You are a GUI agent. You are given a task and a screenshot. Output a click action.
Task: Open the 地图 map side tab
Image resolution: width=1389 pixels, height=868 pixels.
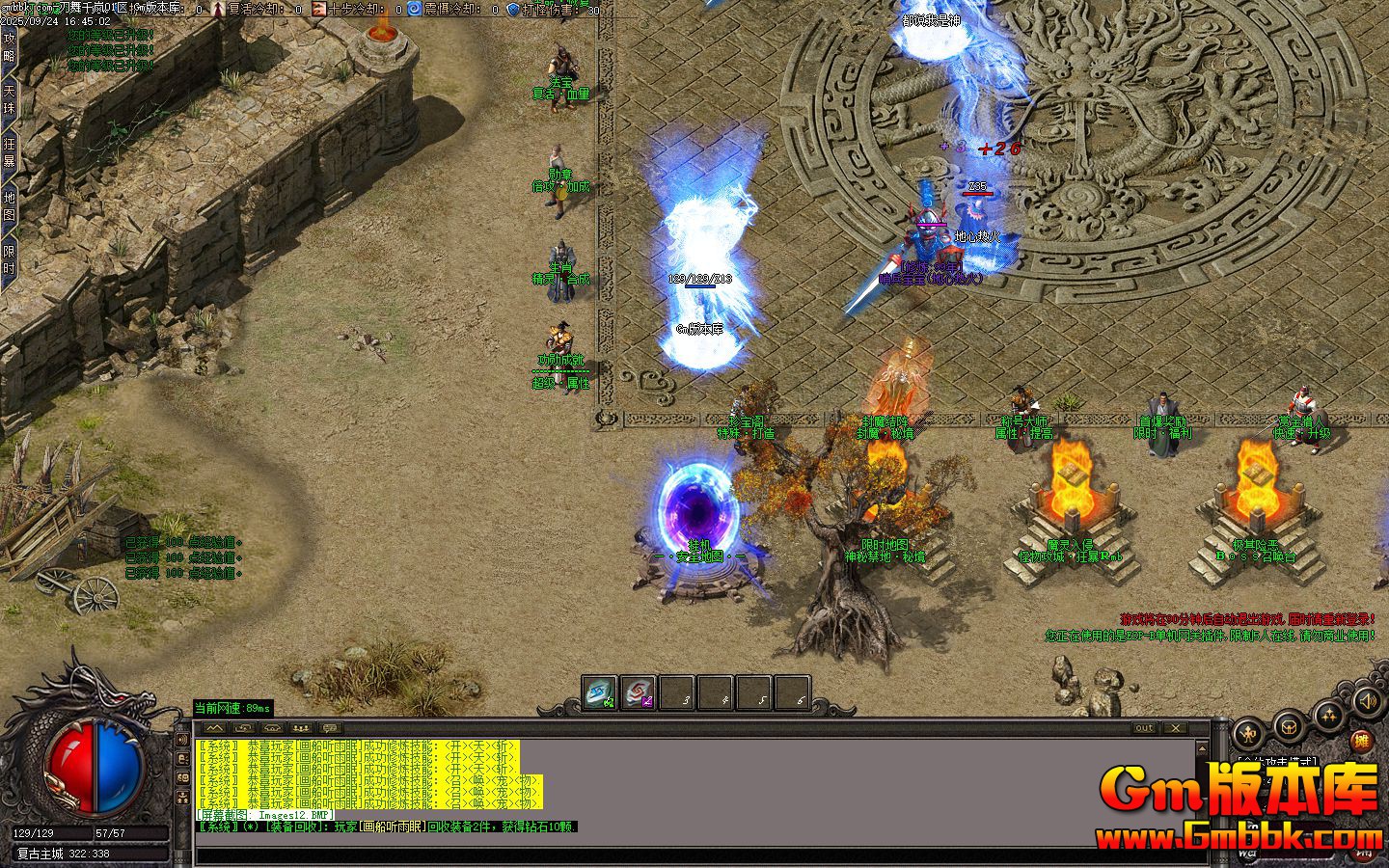[x=10, y=205]
